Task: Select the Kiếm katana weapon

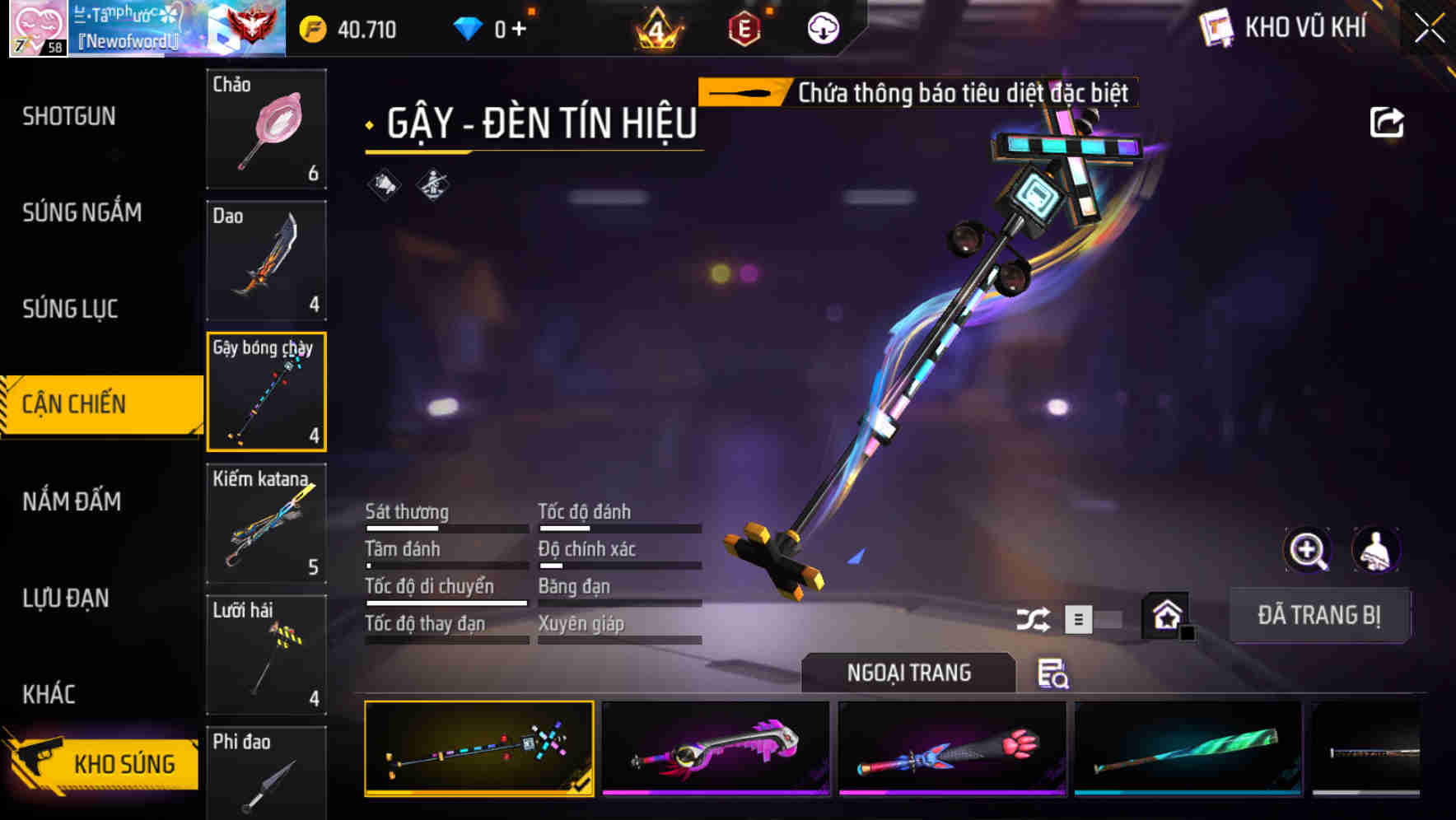Action: click(x=266, y=524)
